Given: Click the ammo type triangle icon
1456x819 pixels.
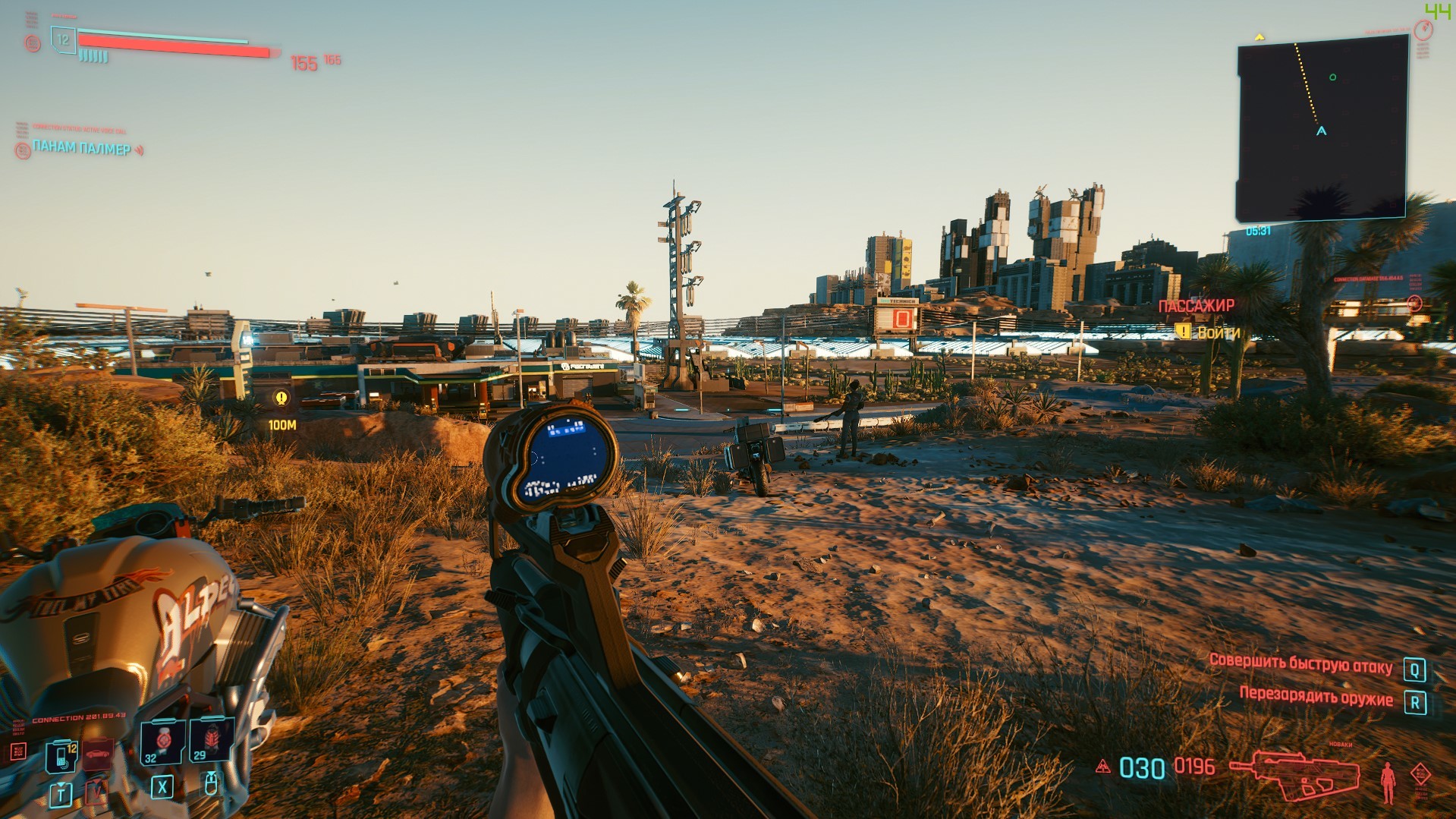Looking at the screenshot, I should (1102, 767).
